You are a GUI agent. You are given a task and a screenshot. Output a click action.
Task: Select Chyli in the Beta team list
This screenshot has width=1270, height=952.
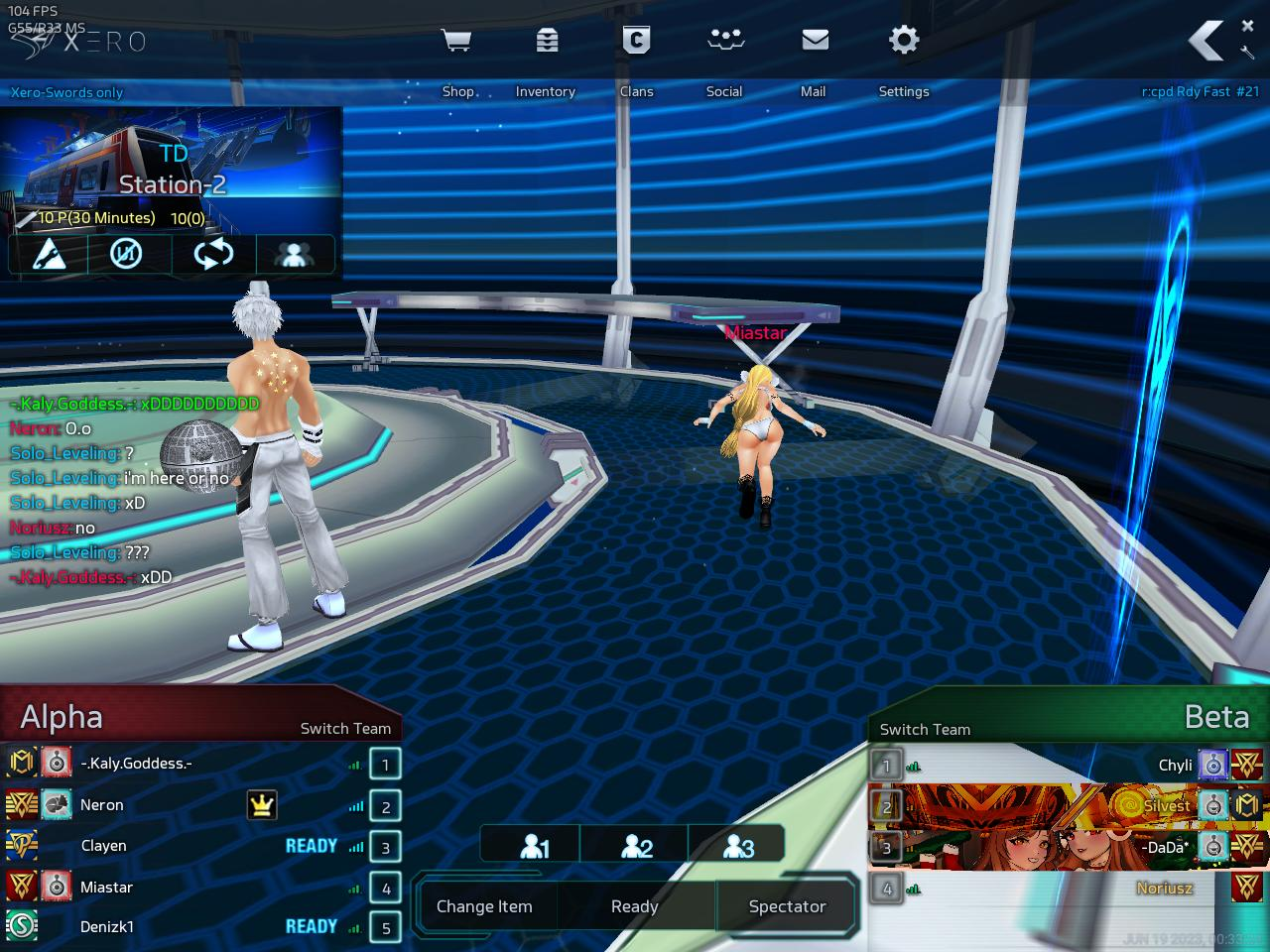pos(1175,765)
